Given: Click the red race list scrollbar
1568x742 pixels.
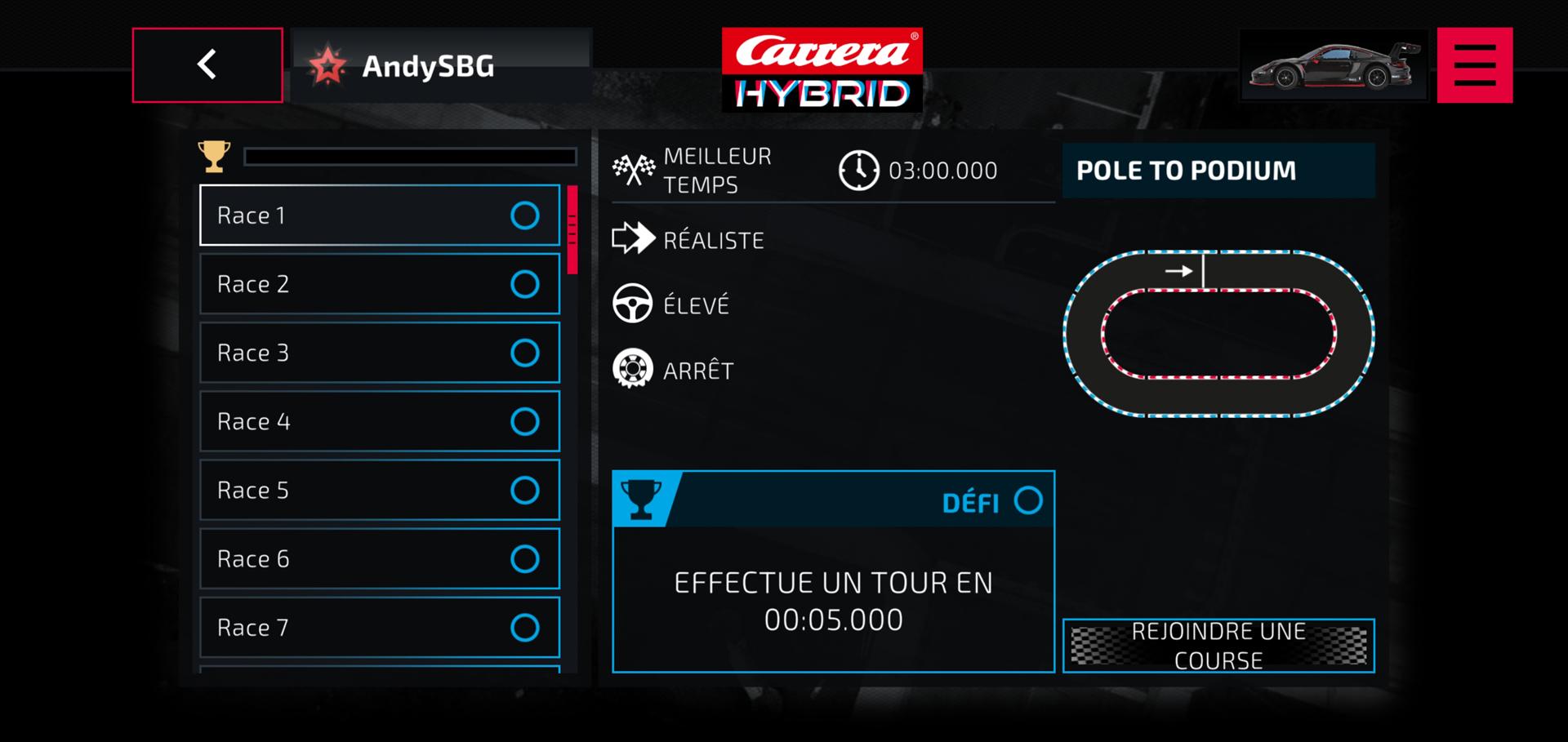Looking at the screenshot, I should click(572, 229).
